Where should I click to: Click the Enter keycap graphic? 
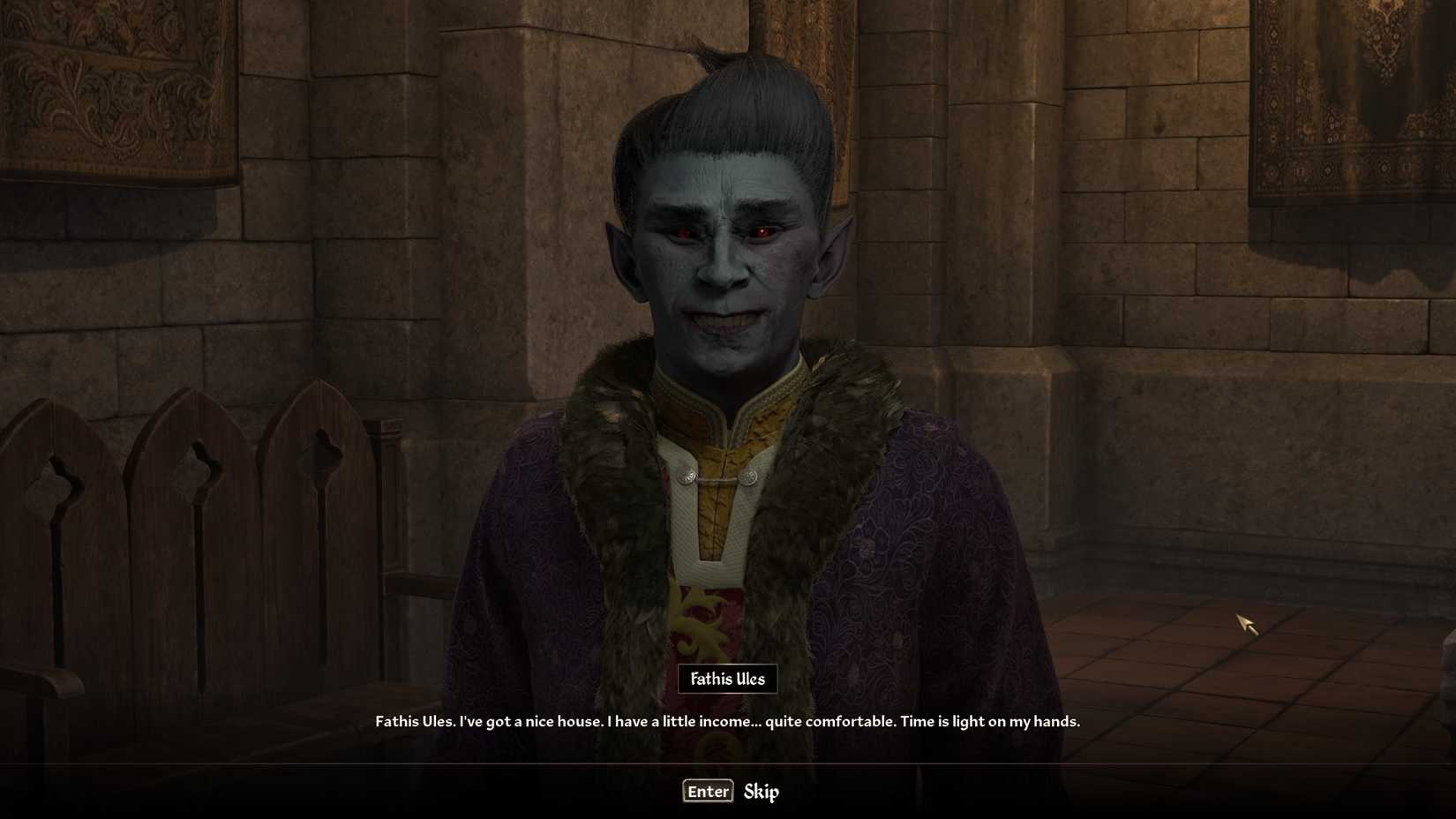pos(708,791)
